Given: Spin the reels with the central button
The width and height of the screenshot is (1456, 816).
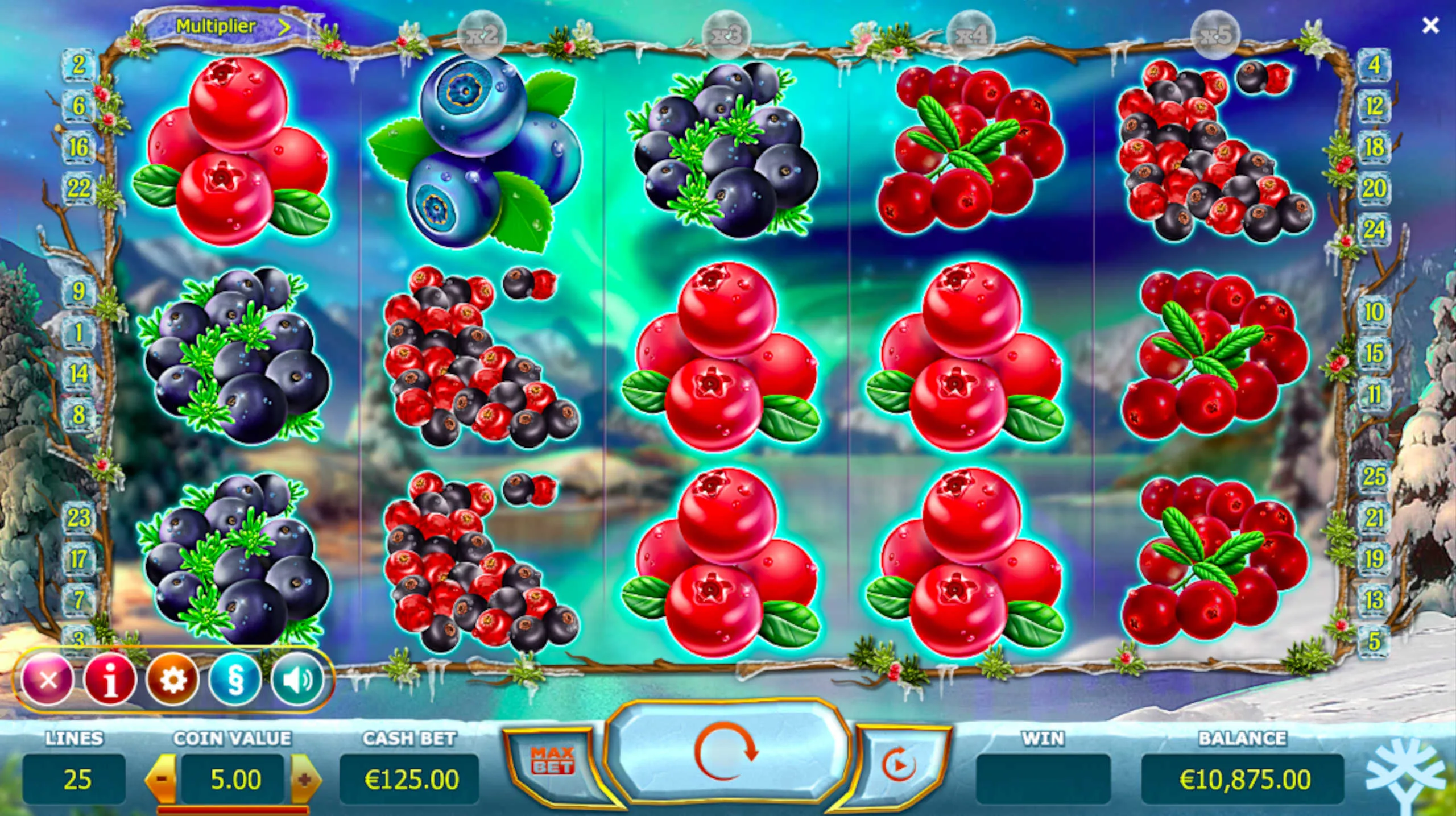Looking at the screenshot, I should pos(725,751).
